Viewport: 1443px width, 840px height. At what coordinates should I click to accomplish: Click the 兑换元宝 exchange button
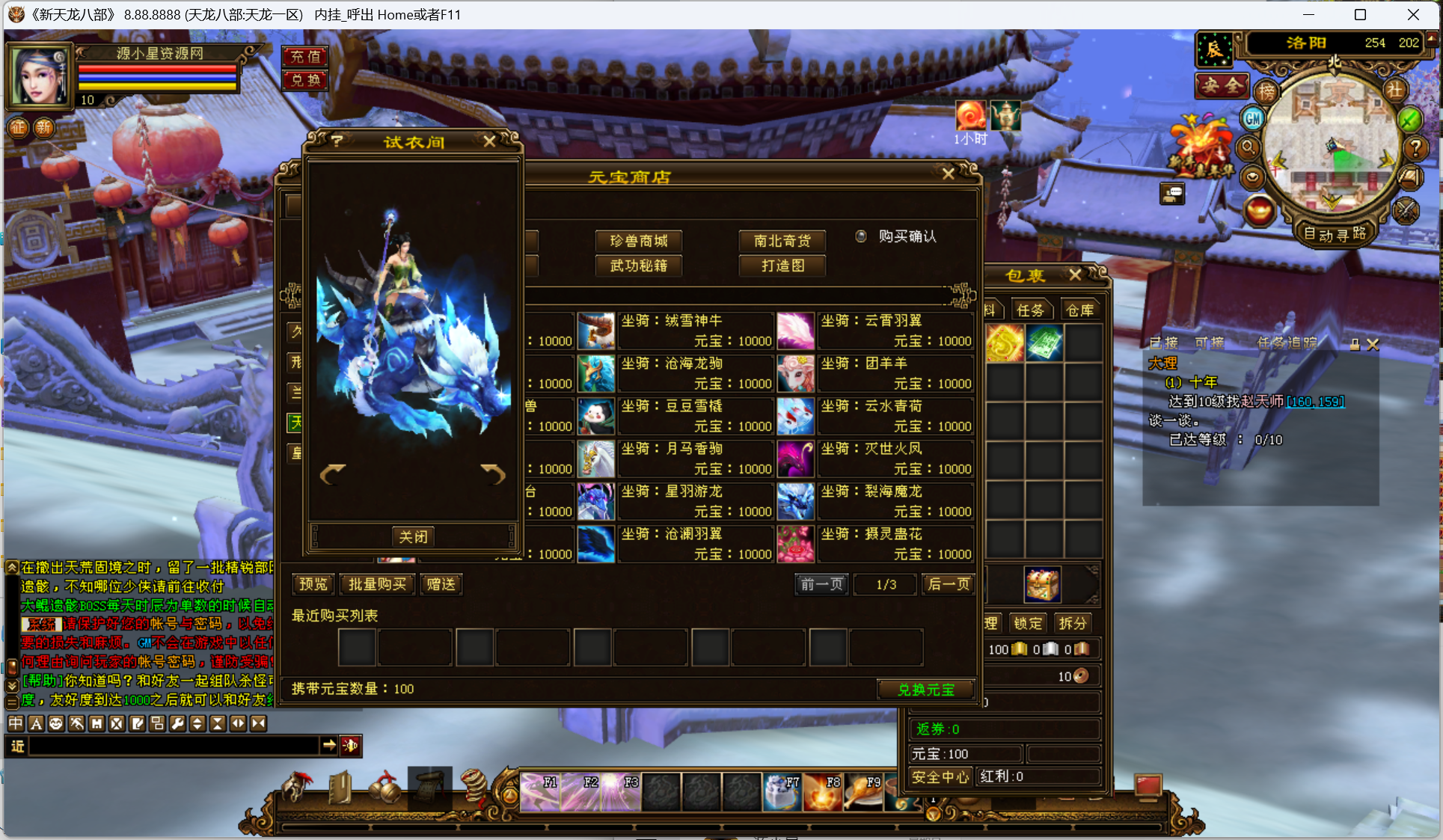(x=925, y=689)
